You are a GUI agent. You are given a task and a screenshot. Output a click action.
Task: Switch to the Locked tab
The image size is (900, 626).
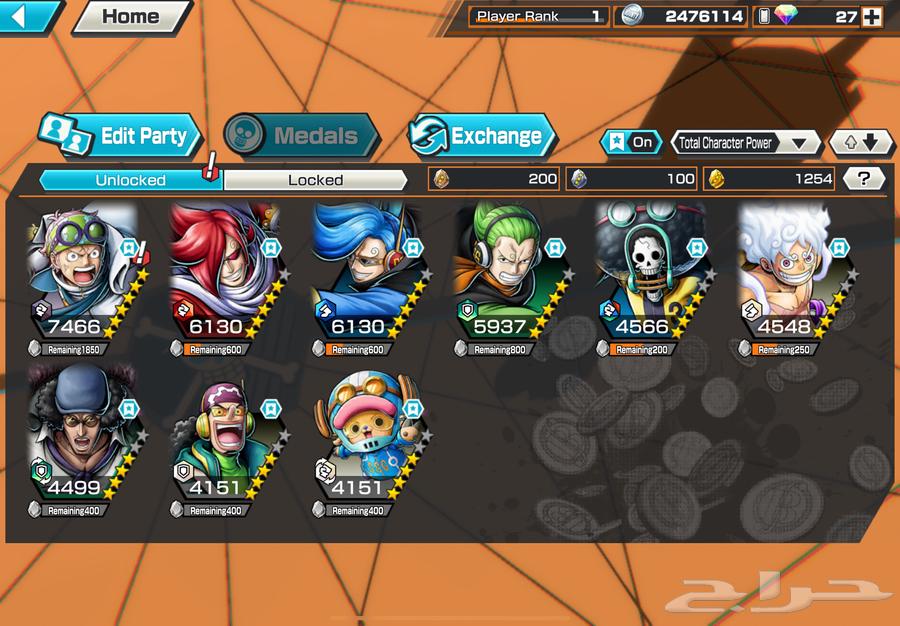click(x=315, y=180)
